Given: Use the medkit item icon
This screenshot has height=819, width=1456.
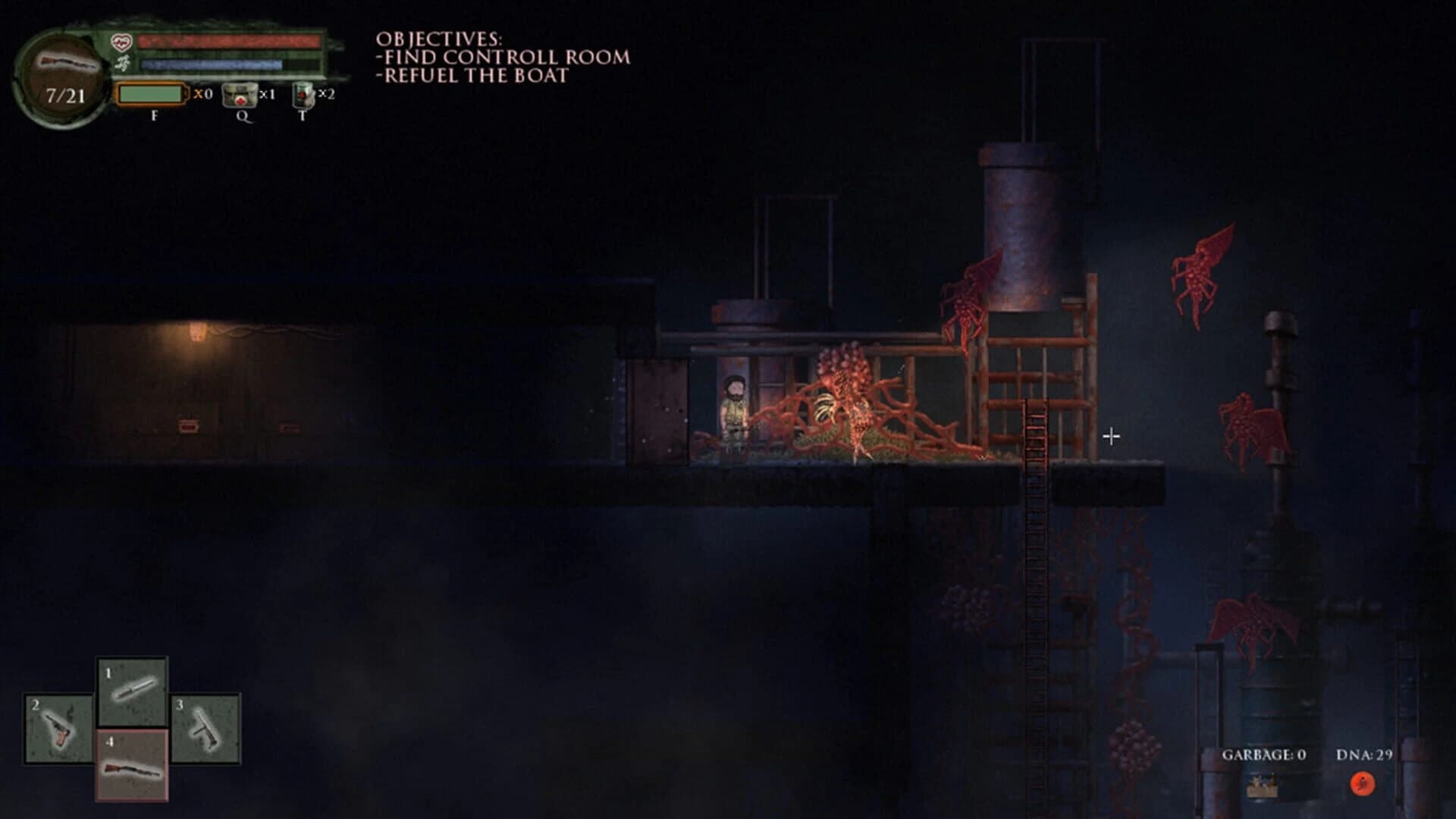Looking at the screenshot, I should [x=238, y=96].
